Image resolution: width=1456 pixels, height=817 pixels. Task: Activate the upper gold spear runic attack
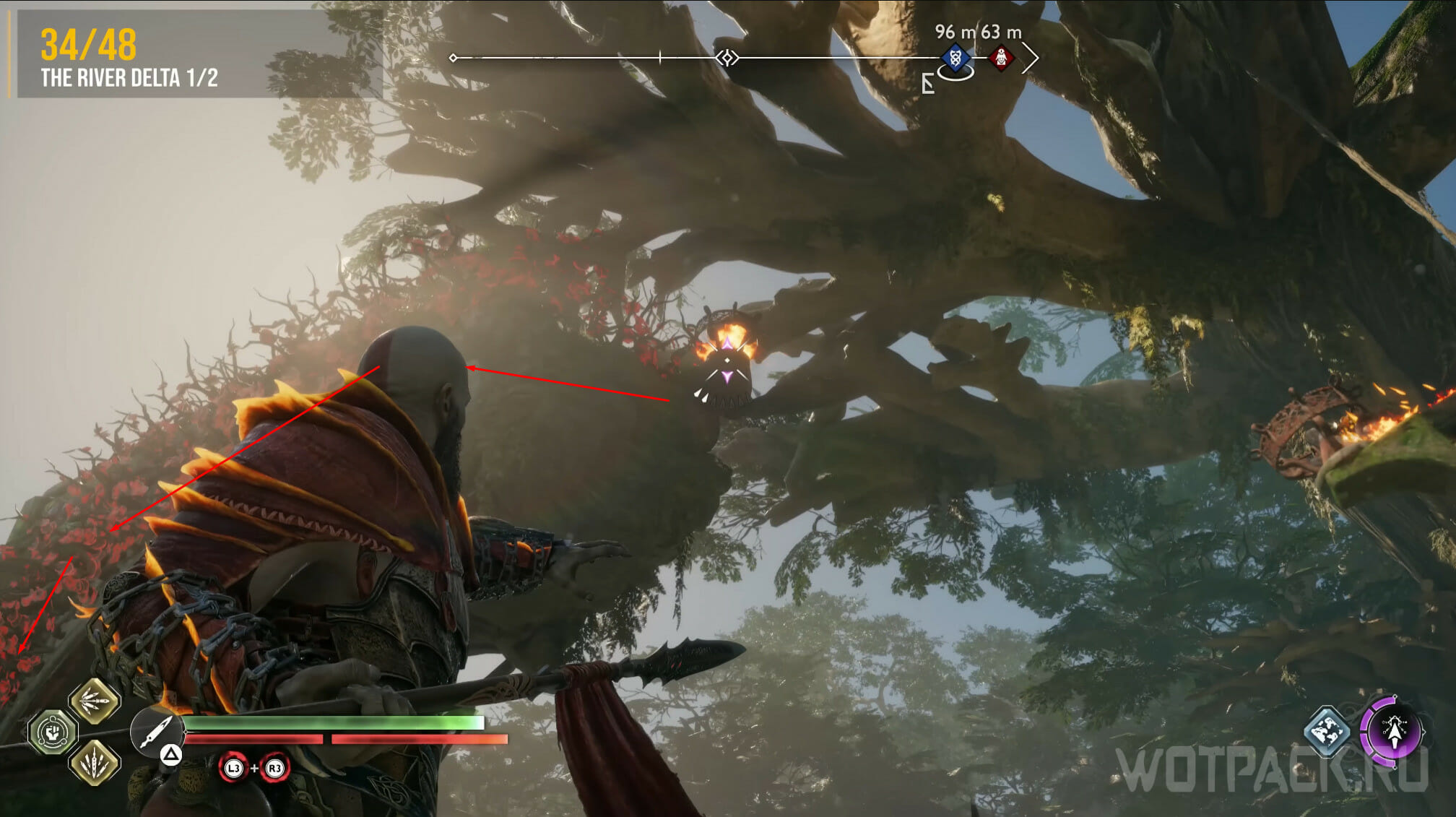95,700
